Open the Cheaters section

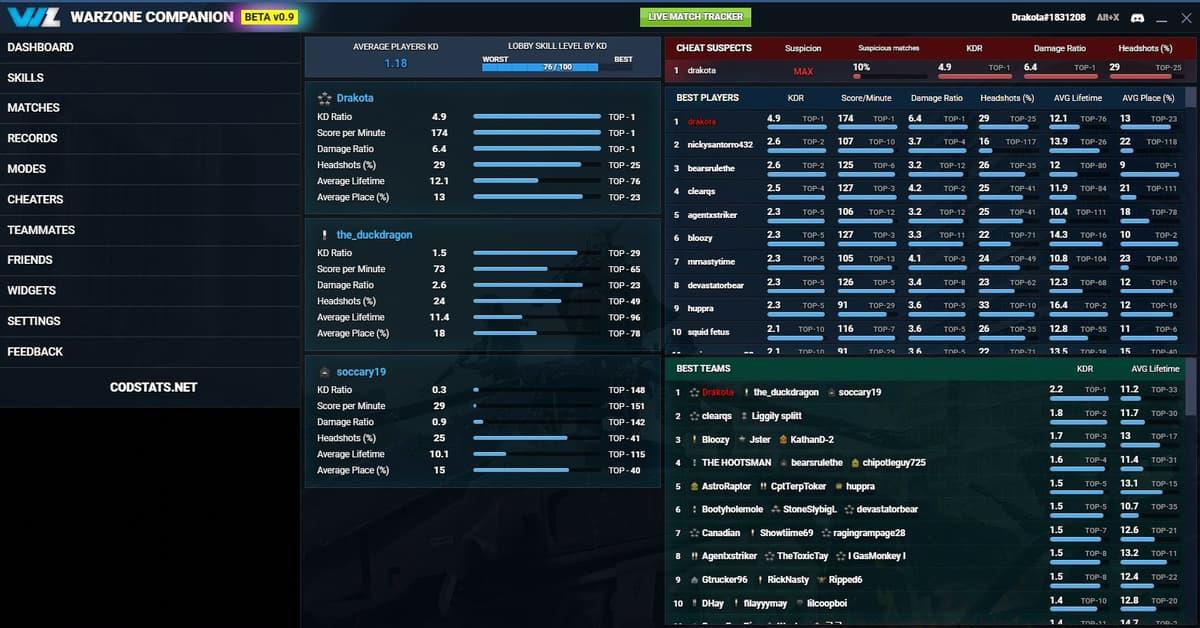pos(35,199)
